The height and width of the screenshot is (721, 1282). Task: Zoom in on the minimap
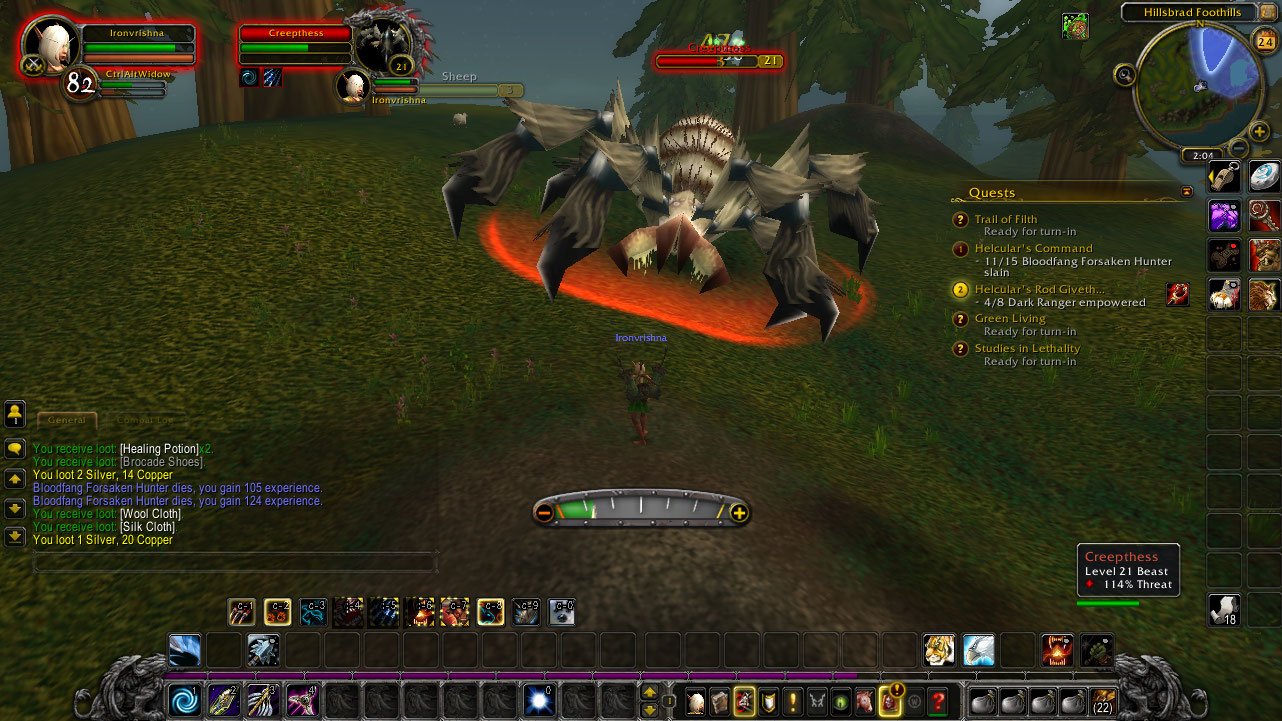1259,131
